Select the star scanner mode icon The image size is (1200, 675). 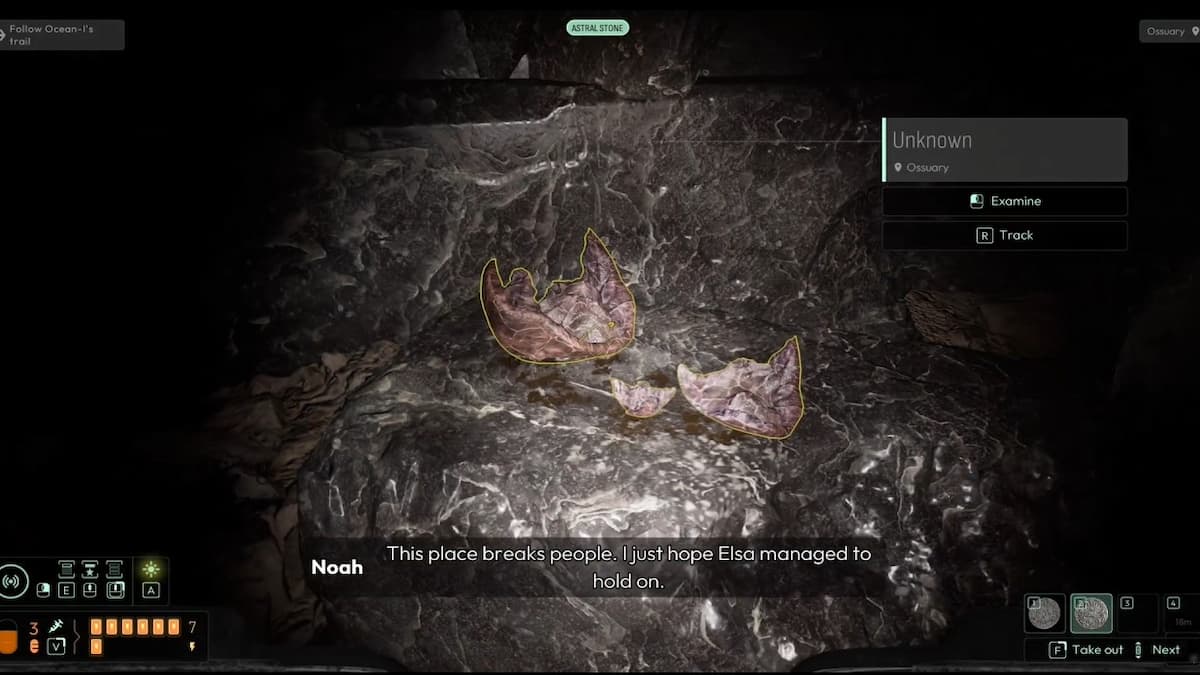[89, 569]
